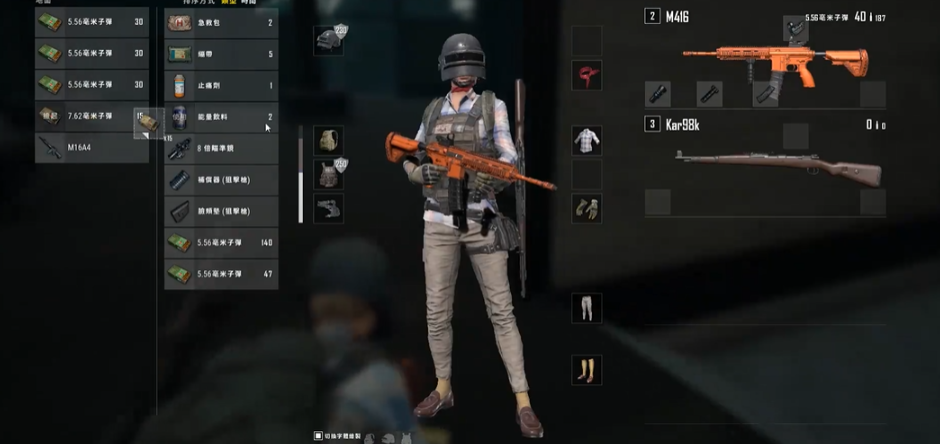Choose the bandages (繃帶) row
Image resolution: width=940 pixels, height=444 pixels.
click(x=221, y=54)
